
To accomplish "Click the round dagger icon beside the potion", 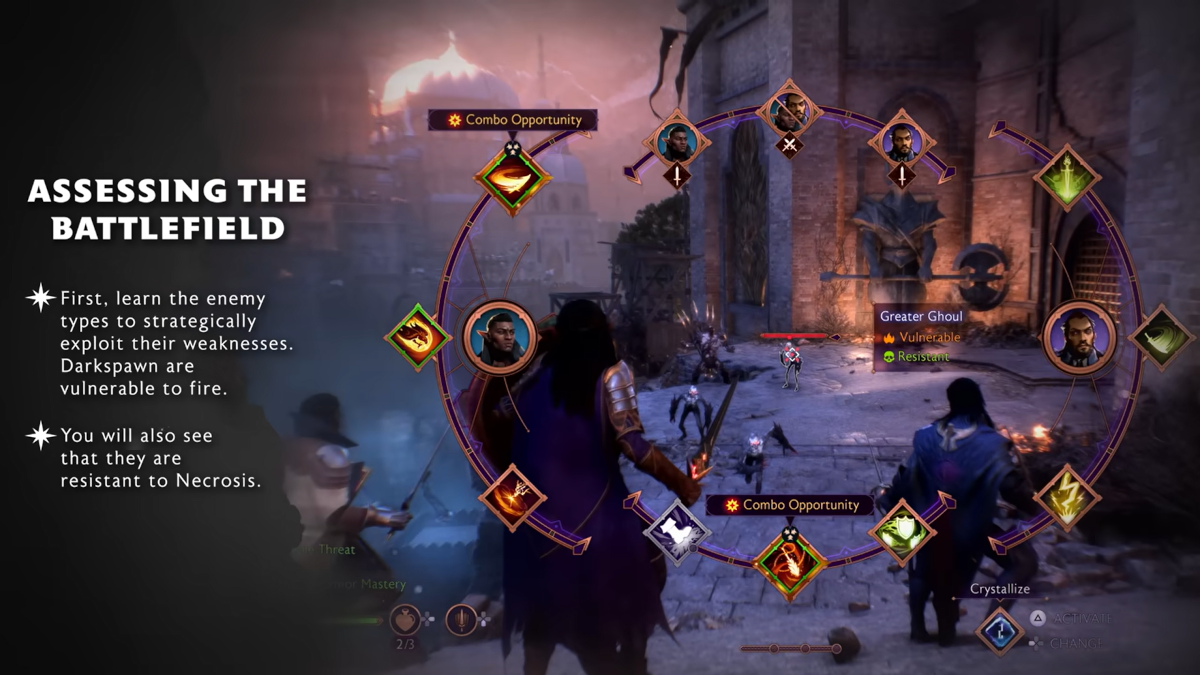I will coord(461,620).
